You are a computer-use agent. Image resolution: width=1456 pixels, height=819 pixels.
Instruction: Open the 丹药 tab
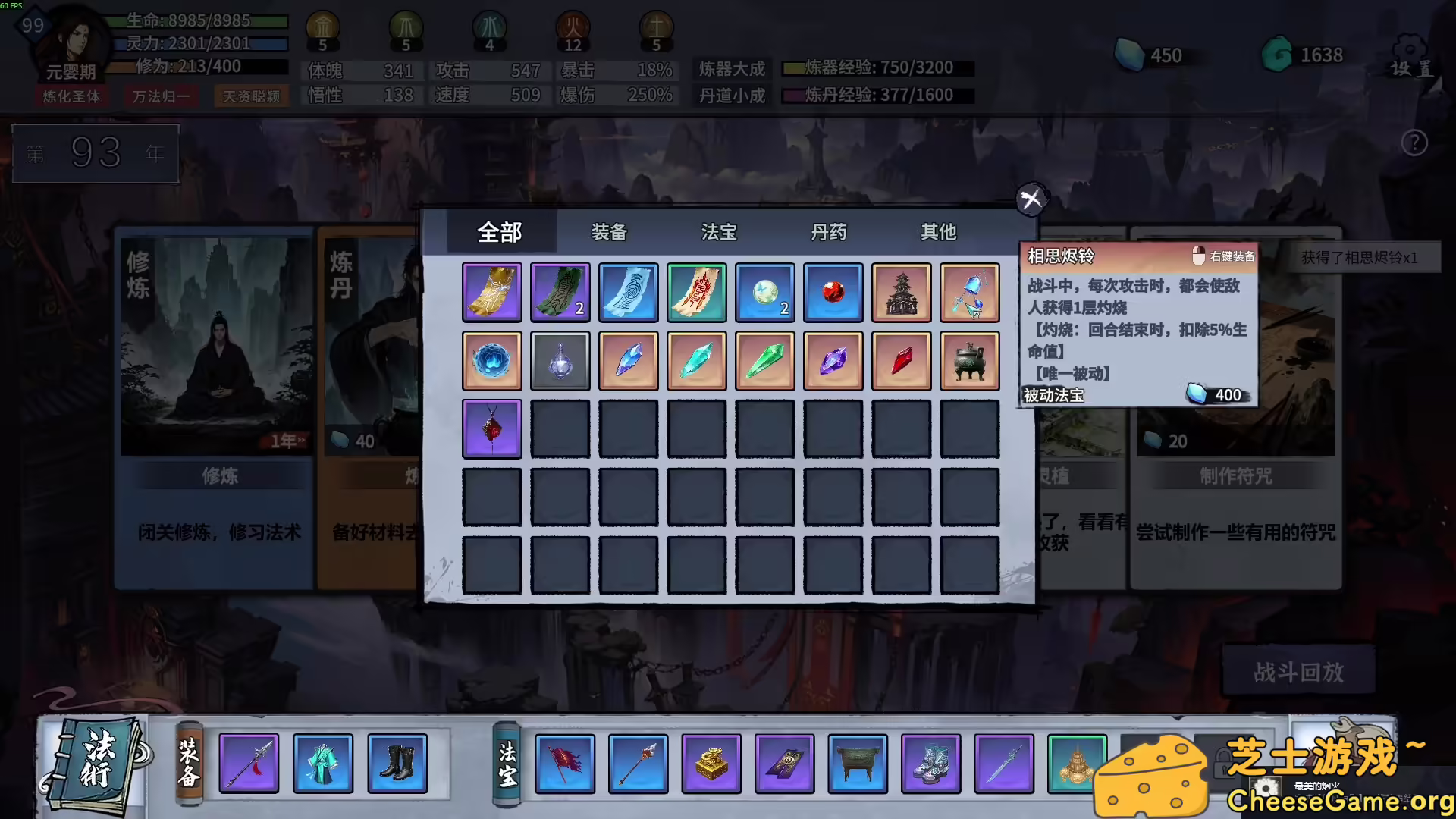point(829,233)
